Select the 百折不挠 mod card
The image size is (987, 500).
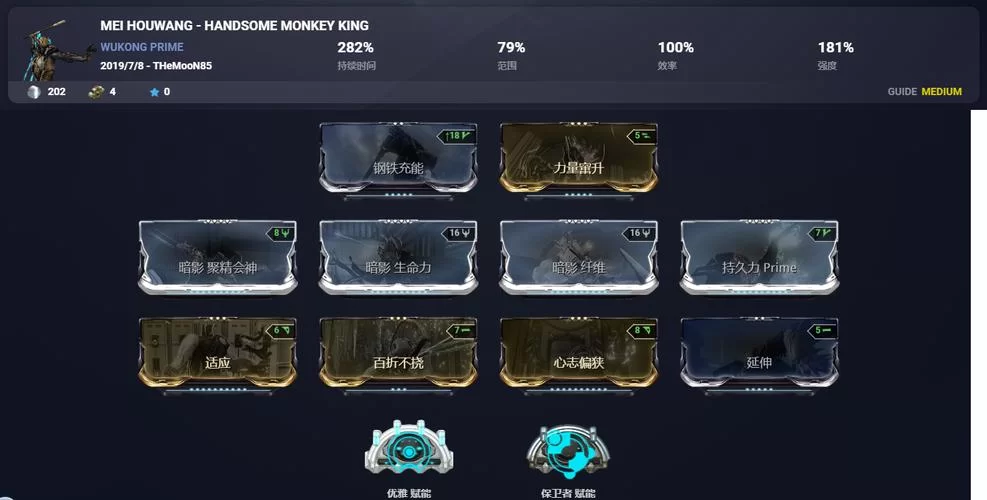398,354
